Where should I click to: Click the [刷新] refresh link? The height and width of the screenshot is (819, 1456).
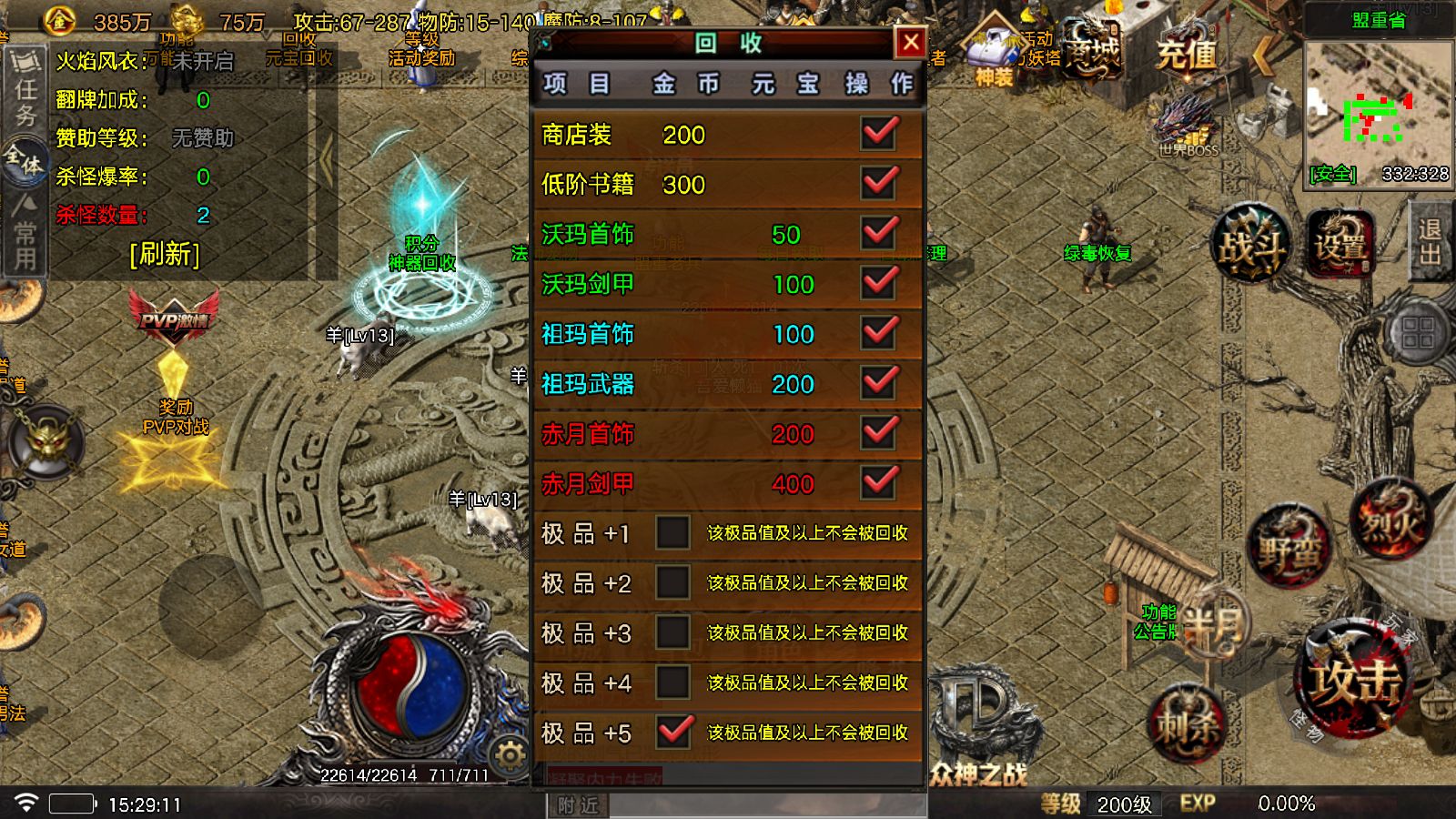166,254
